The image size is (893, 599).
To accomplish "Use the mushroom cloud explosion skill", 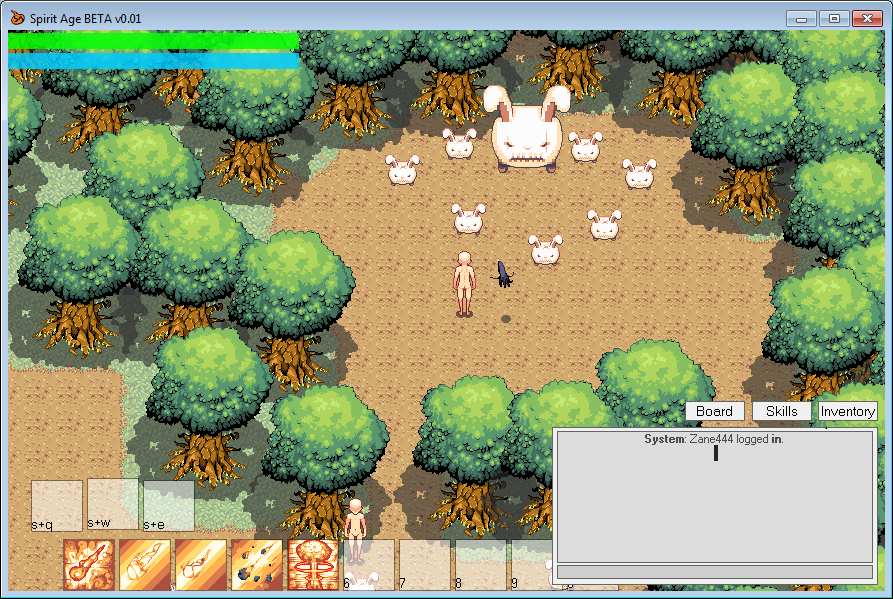I will (x=312, y=564).
